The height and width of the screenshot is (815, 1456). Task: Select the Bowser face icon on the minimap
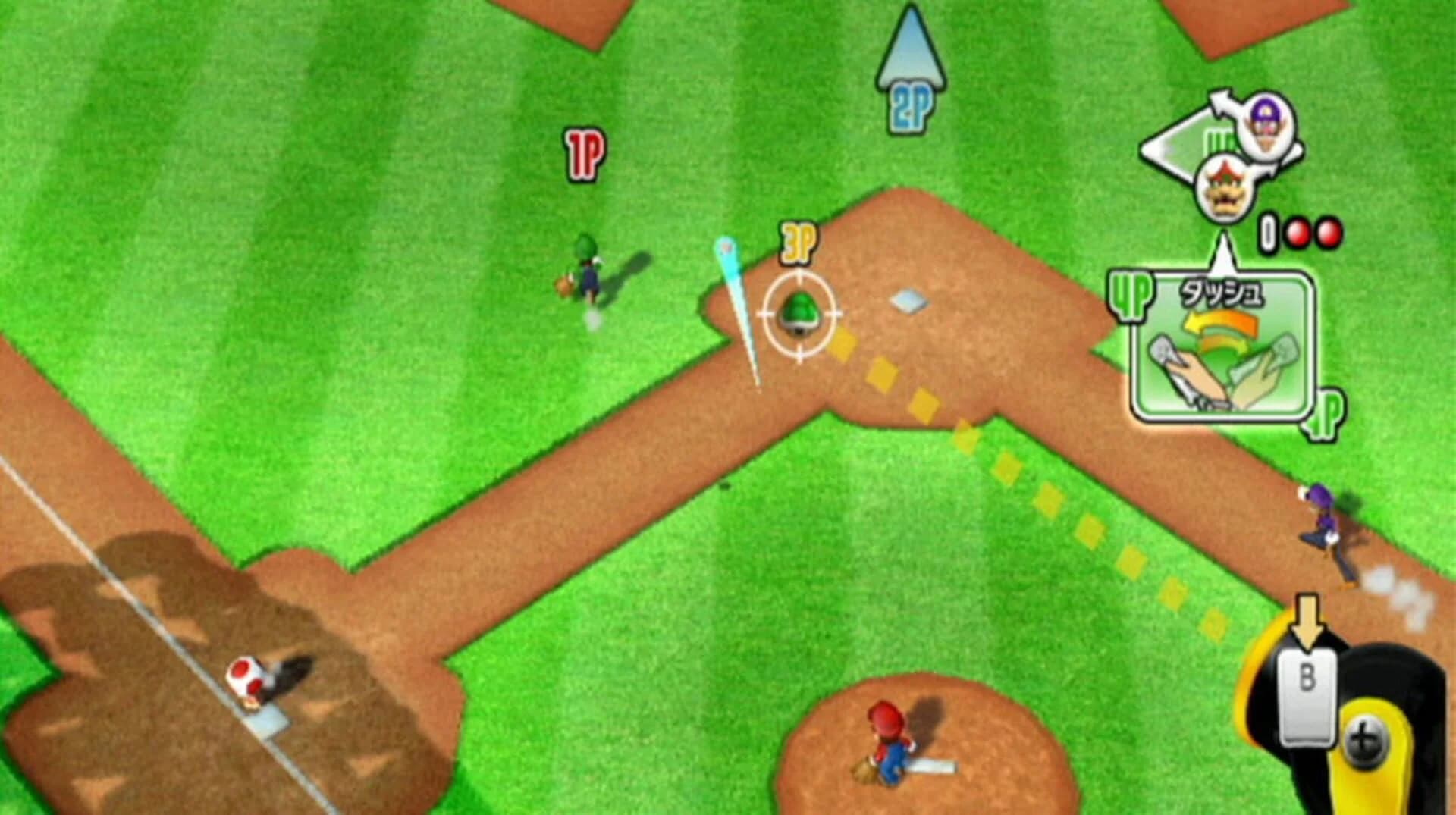(1227, 188)
